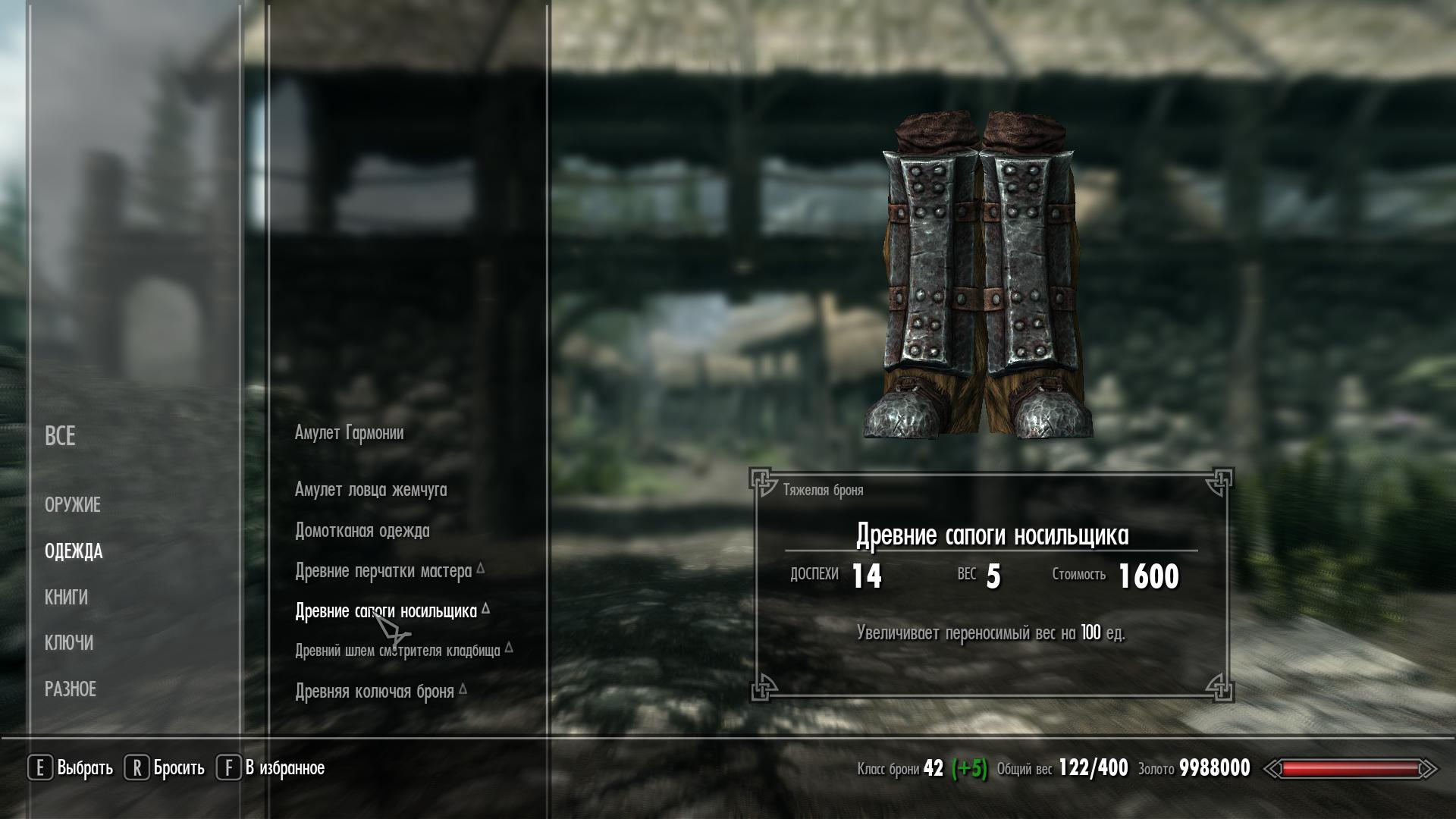The image size is (1456, 819).
Task: Open the ВСЕ category
Action: tap(60, 436)
